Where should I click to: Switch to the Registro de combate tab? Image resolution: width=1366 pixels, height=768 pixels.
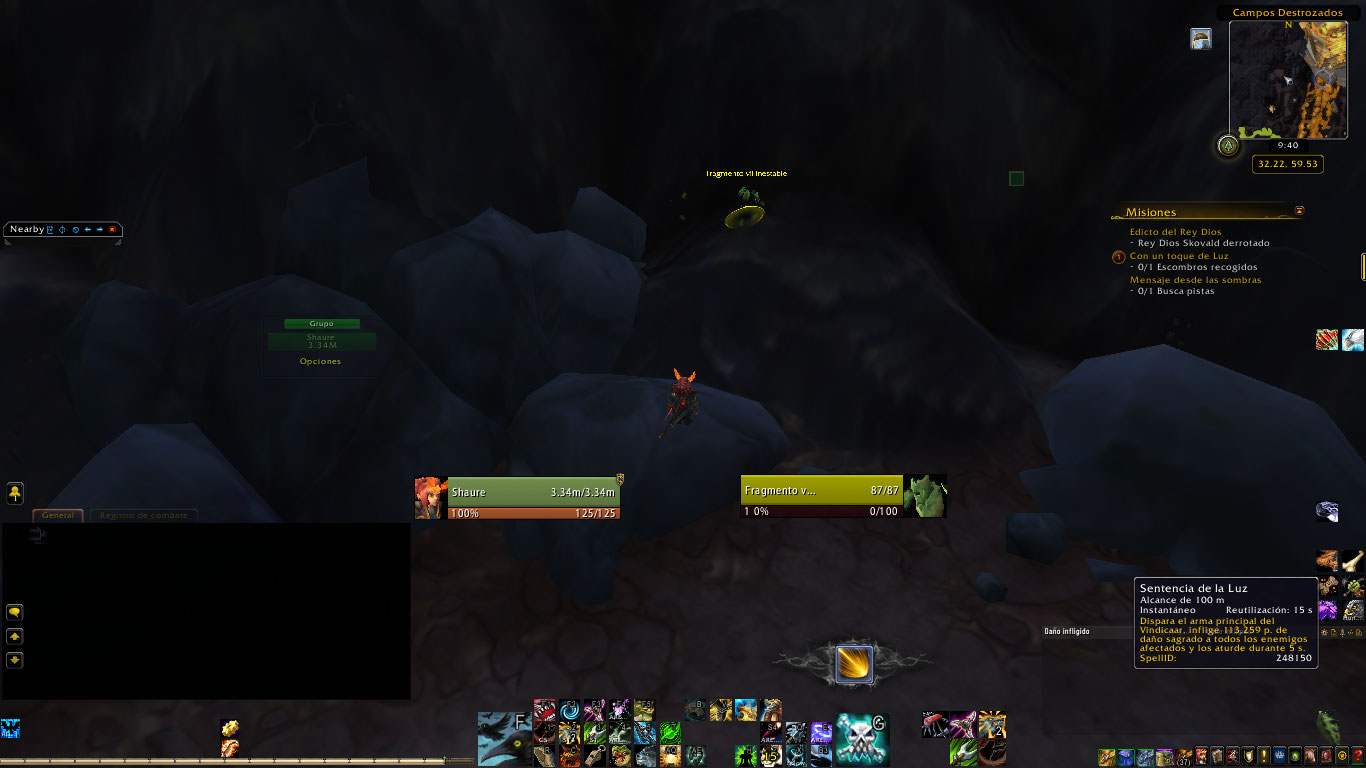coord(144,515)
